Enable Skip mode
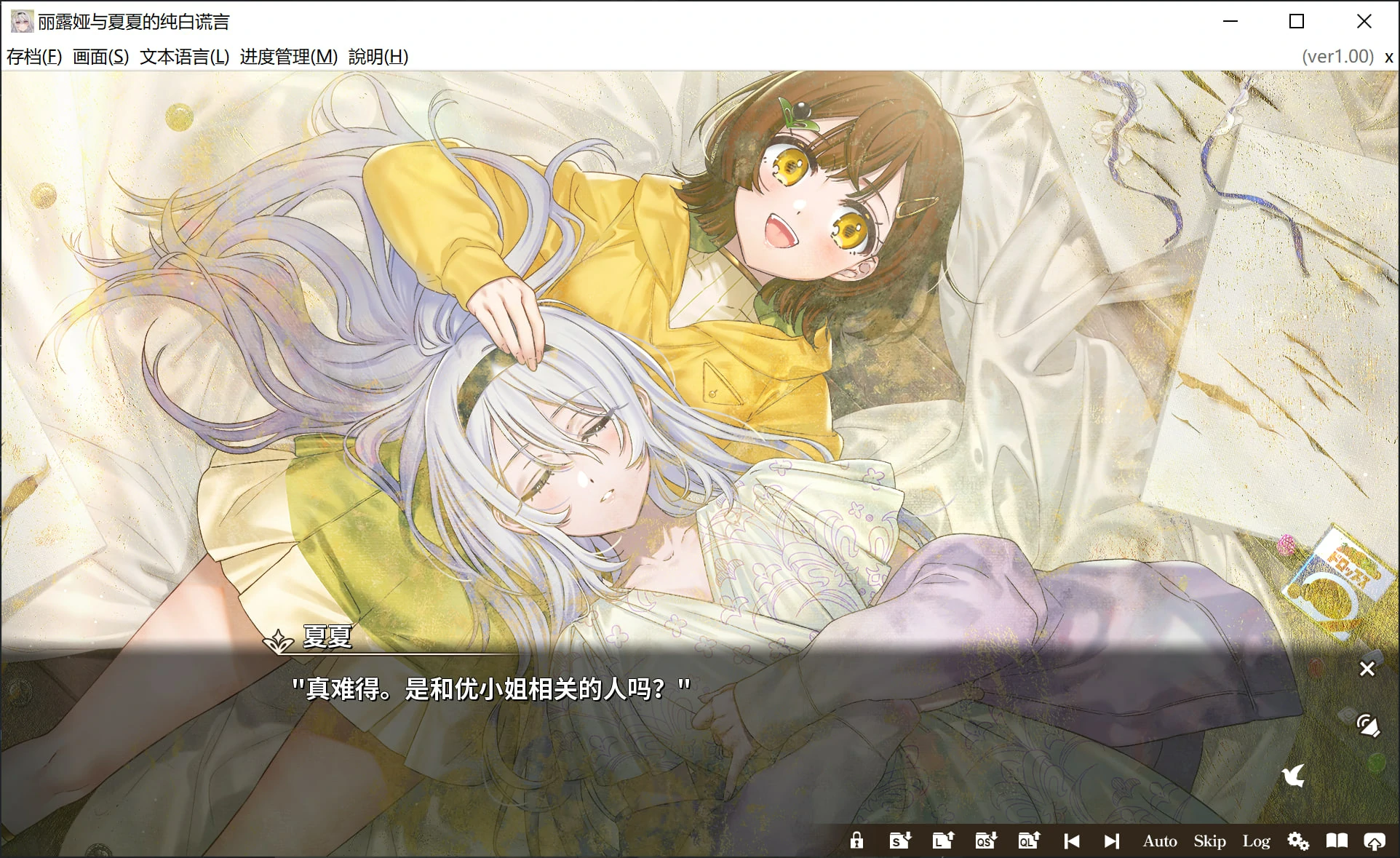 (1209, 841)
